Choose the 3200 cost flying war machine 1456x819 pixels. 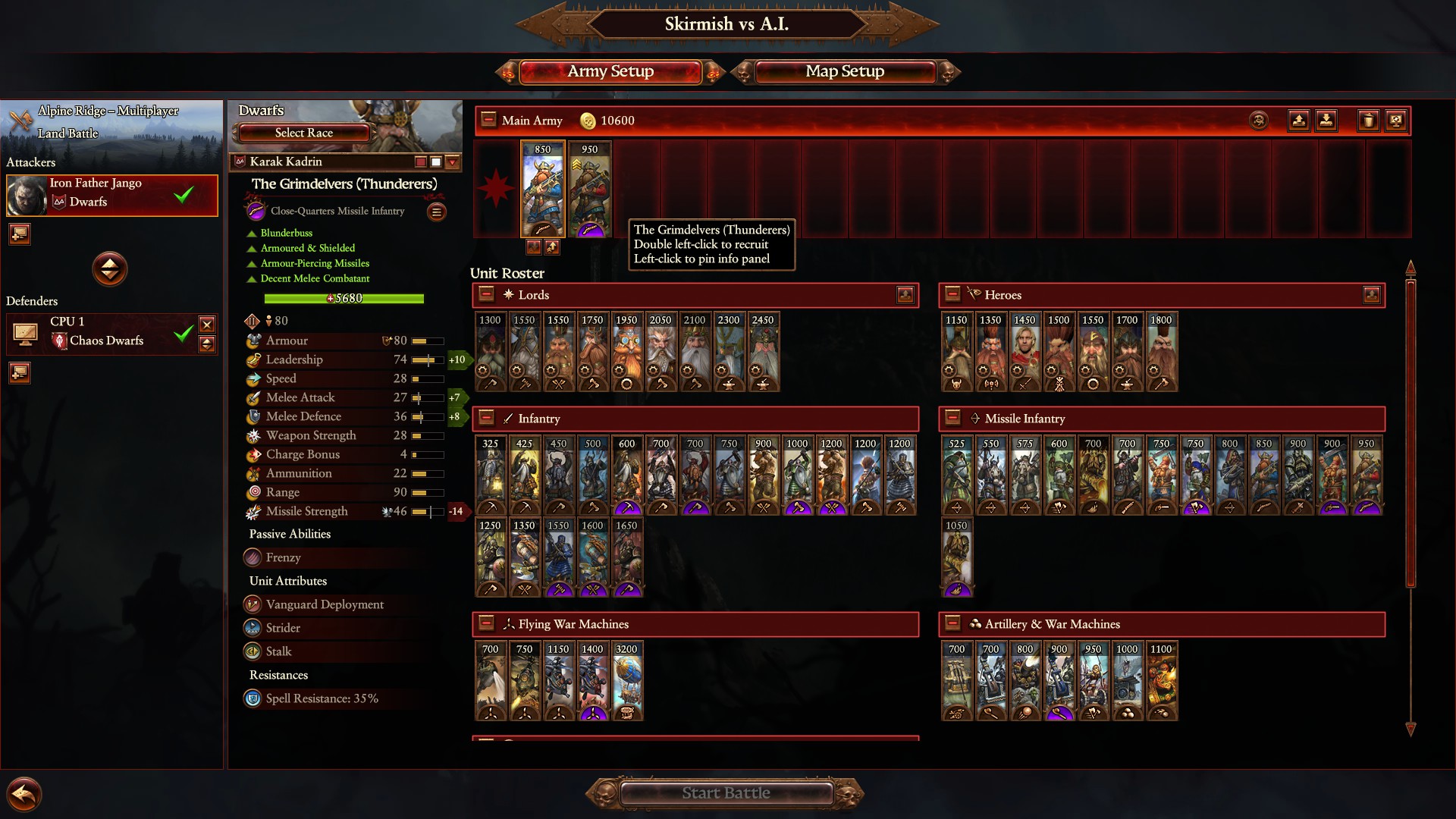(626, 681)
